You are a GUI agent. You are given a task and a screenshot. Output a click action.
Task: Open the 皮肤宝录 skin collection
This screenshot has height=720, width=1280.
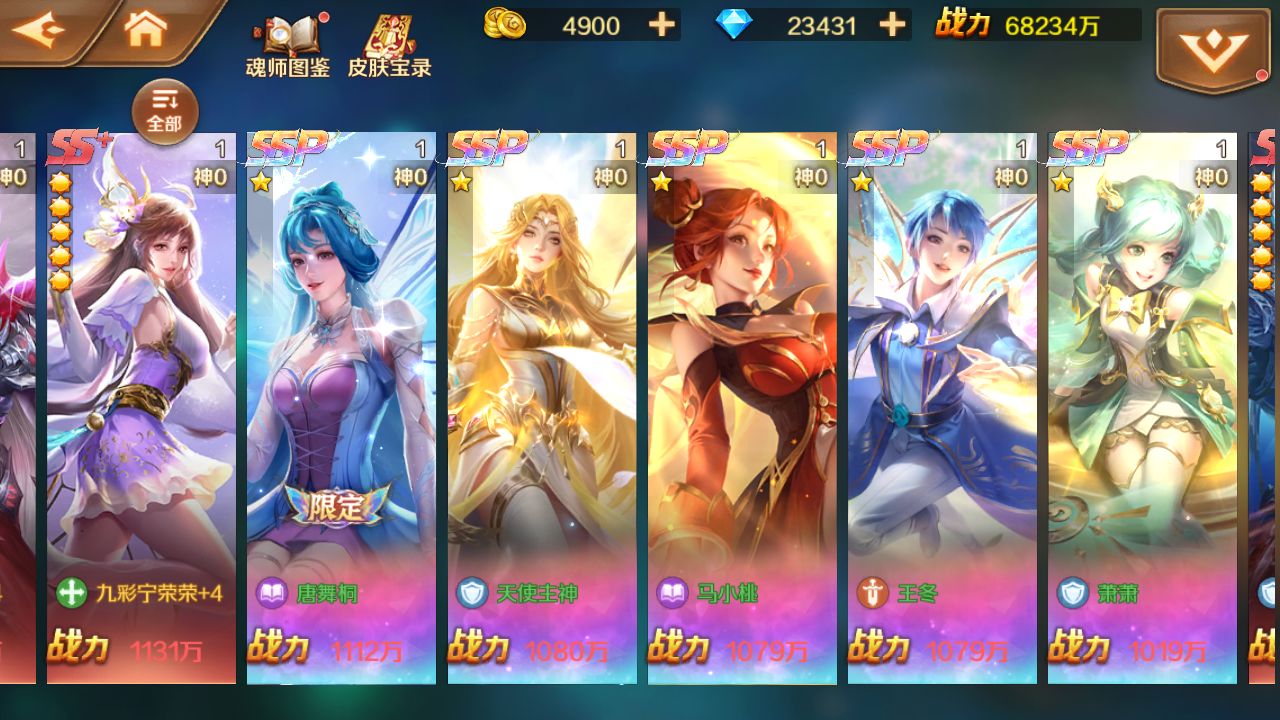coord(389,45)
